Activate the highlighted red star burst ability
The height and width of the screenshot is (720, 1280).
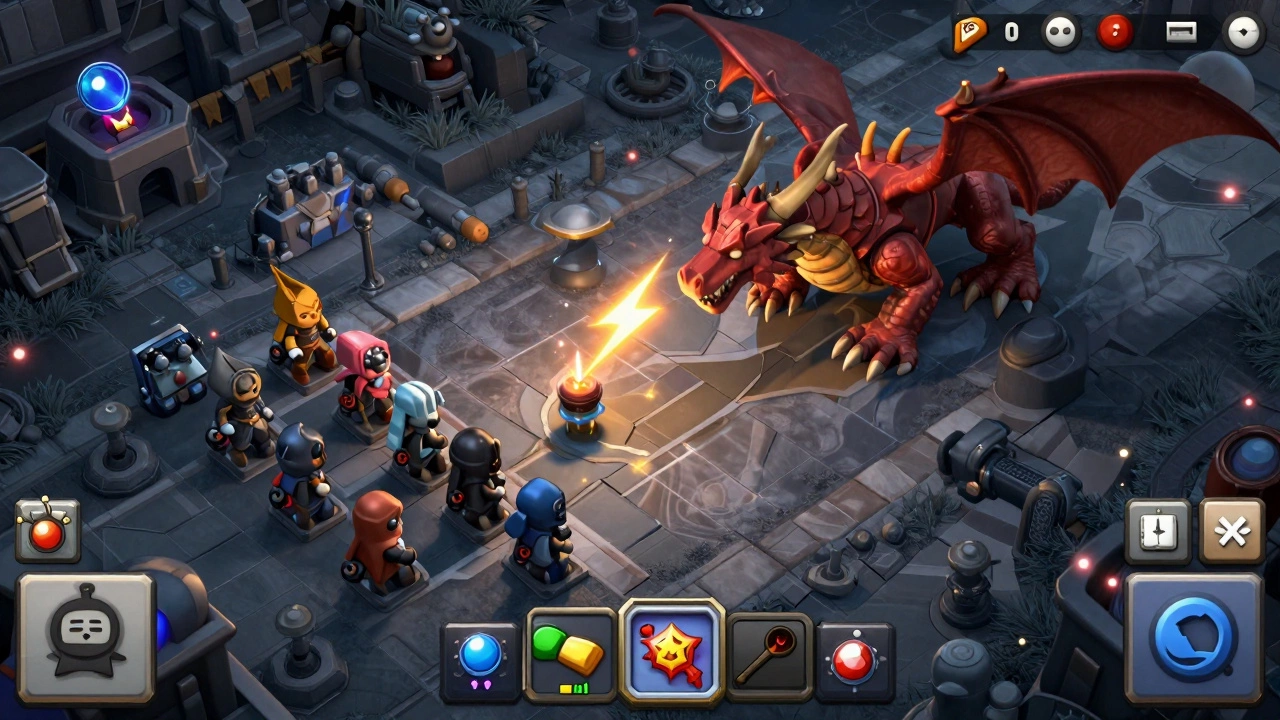coord(671,651)
